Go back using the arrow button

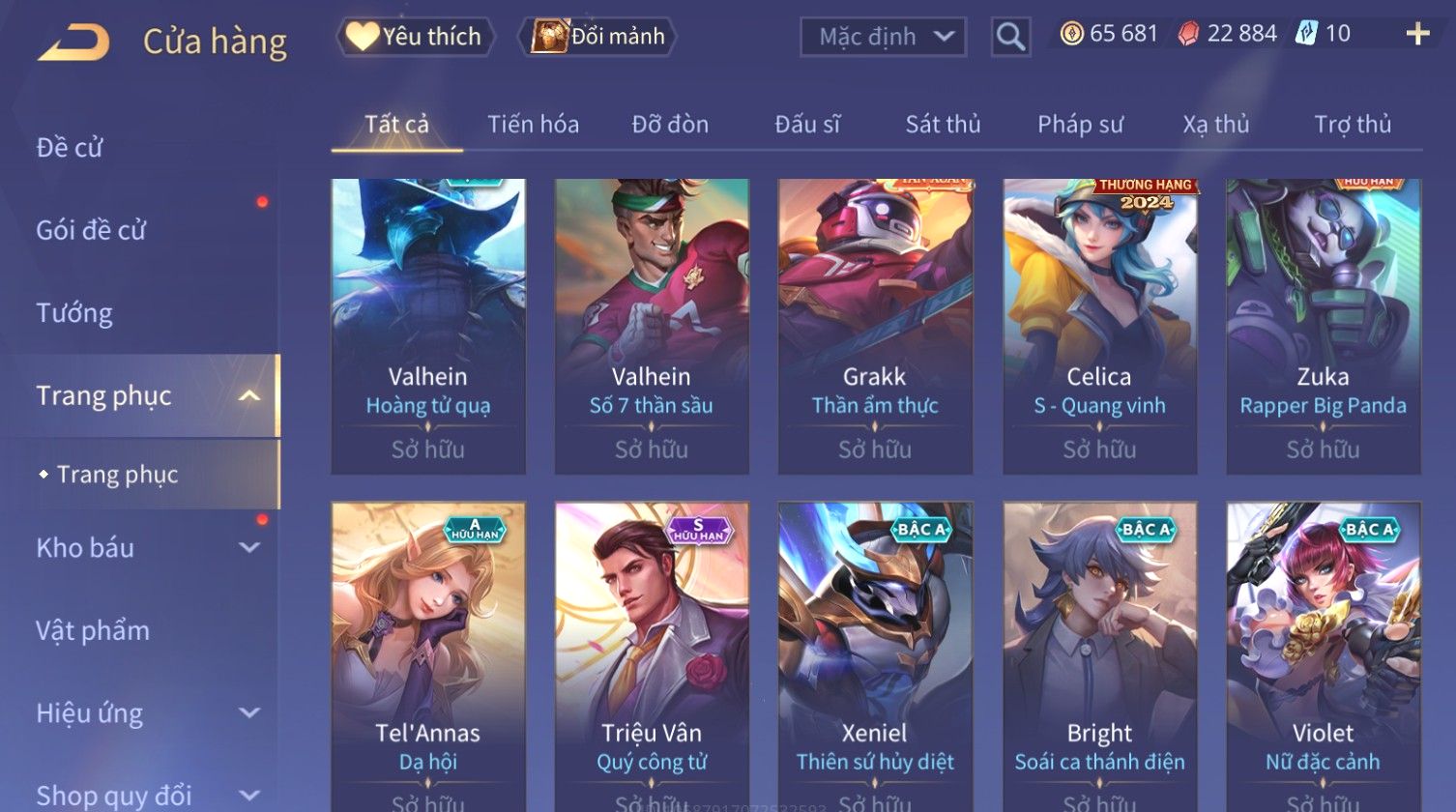tap(73, 43)
